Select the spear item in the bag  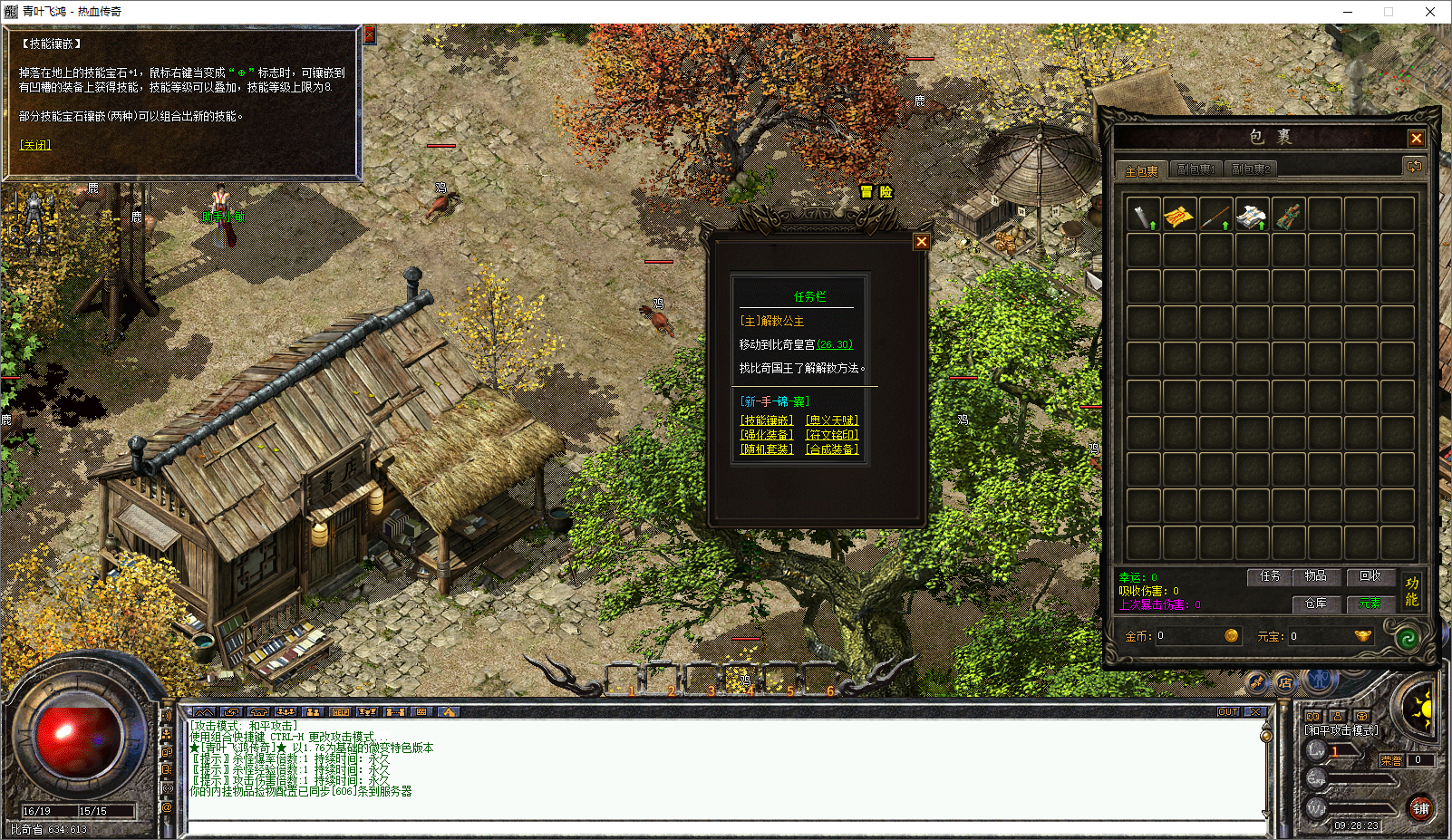pos(1215,216)
